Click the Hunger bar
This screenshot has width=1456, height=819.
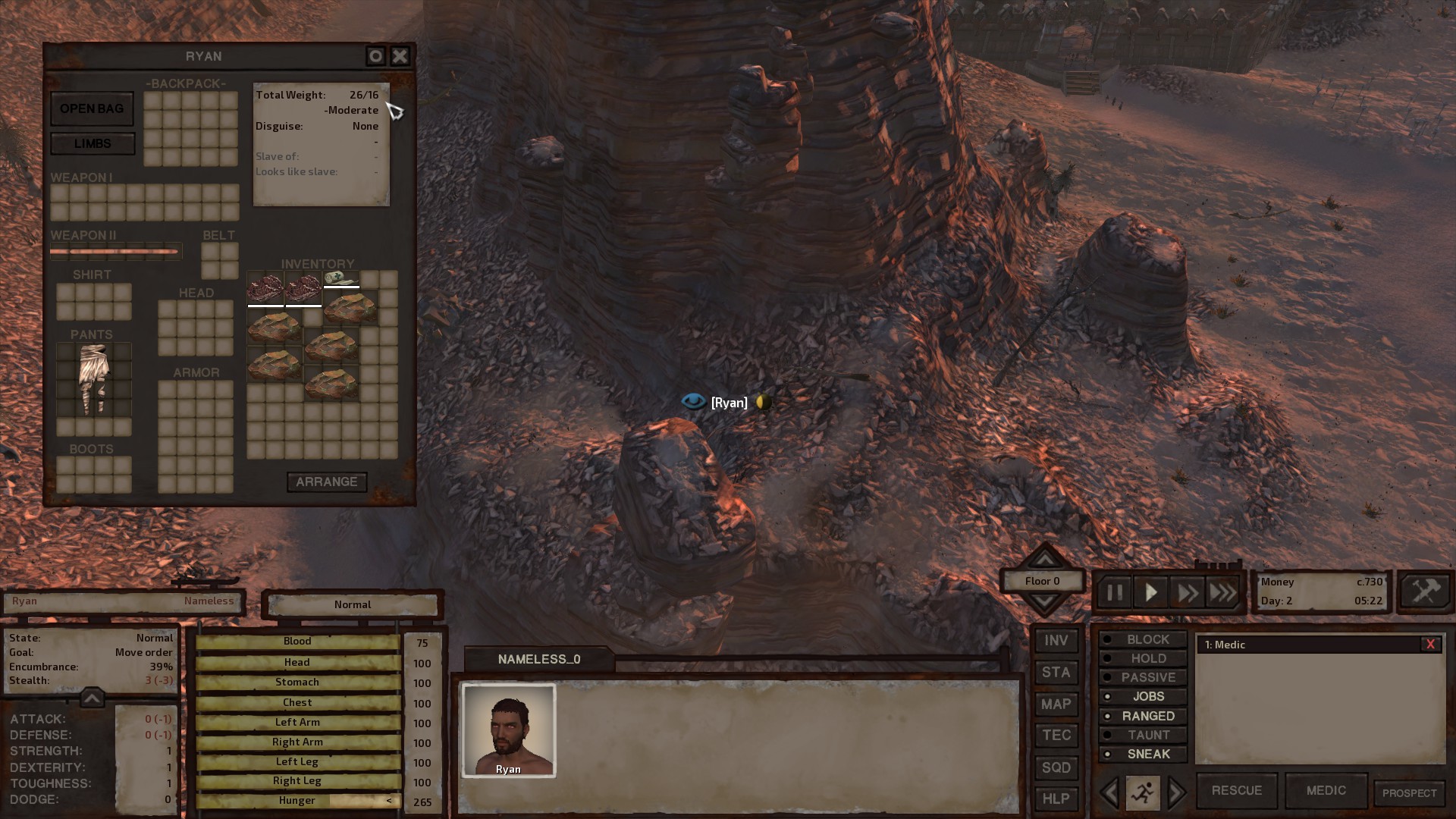pyautogui.click(x=297, y=800)
